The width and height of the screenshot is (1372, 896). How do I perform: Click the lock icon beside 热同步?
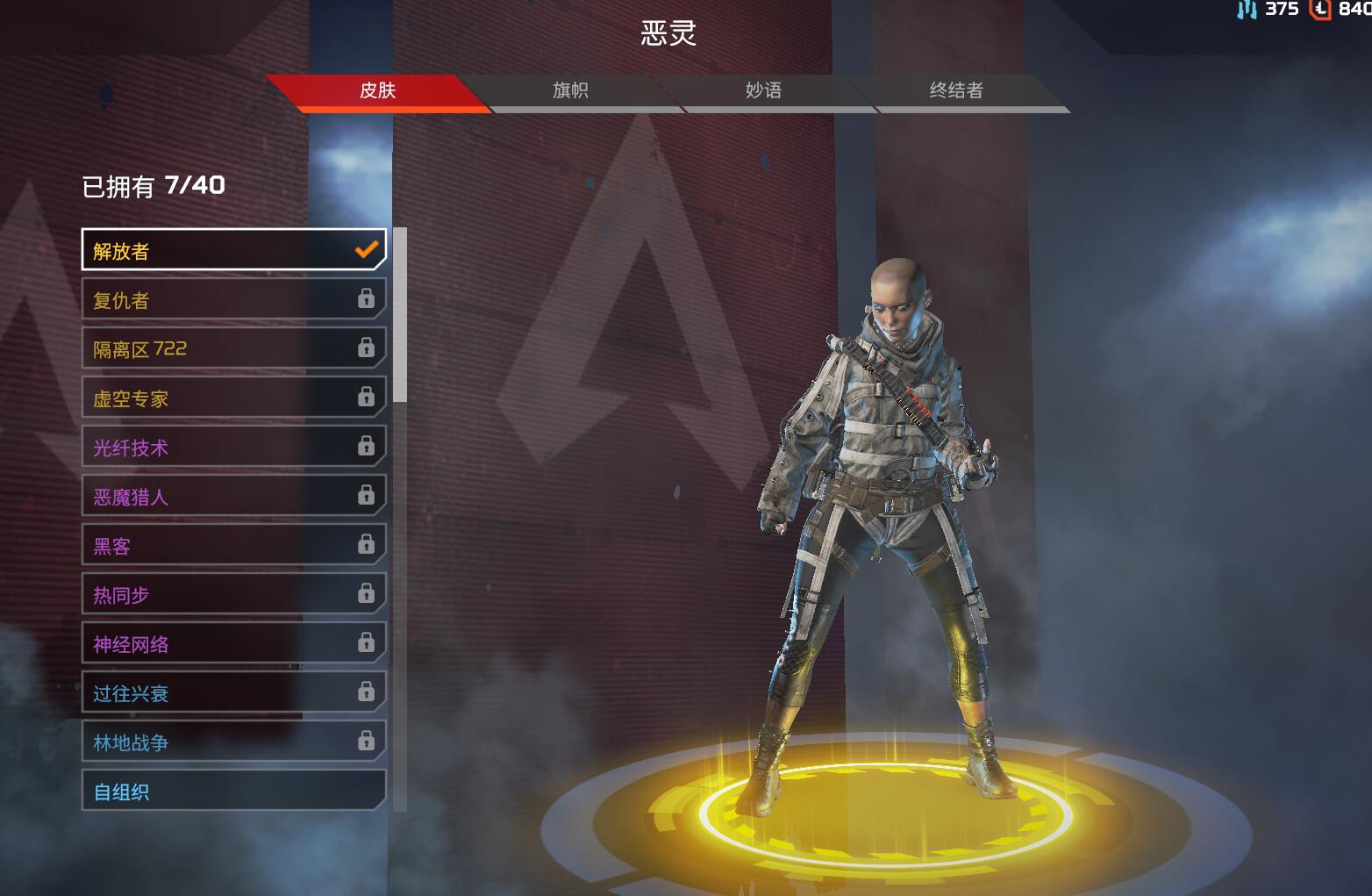pyautogui.click(x=366, y=593)
